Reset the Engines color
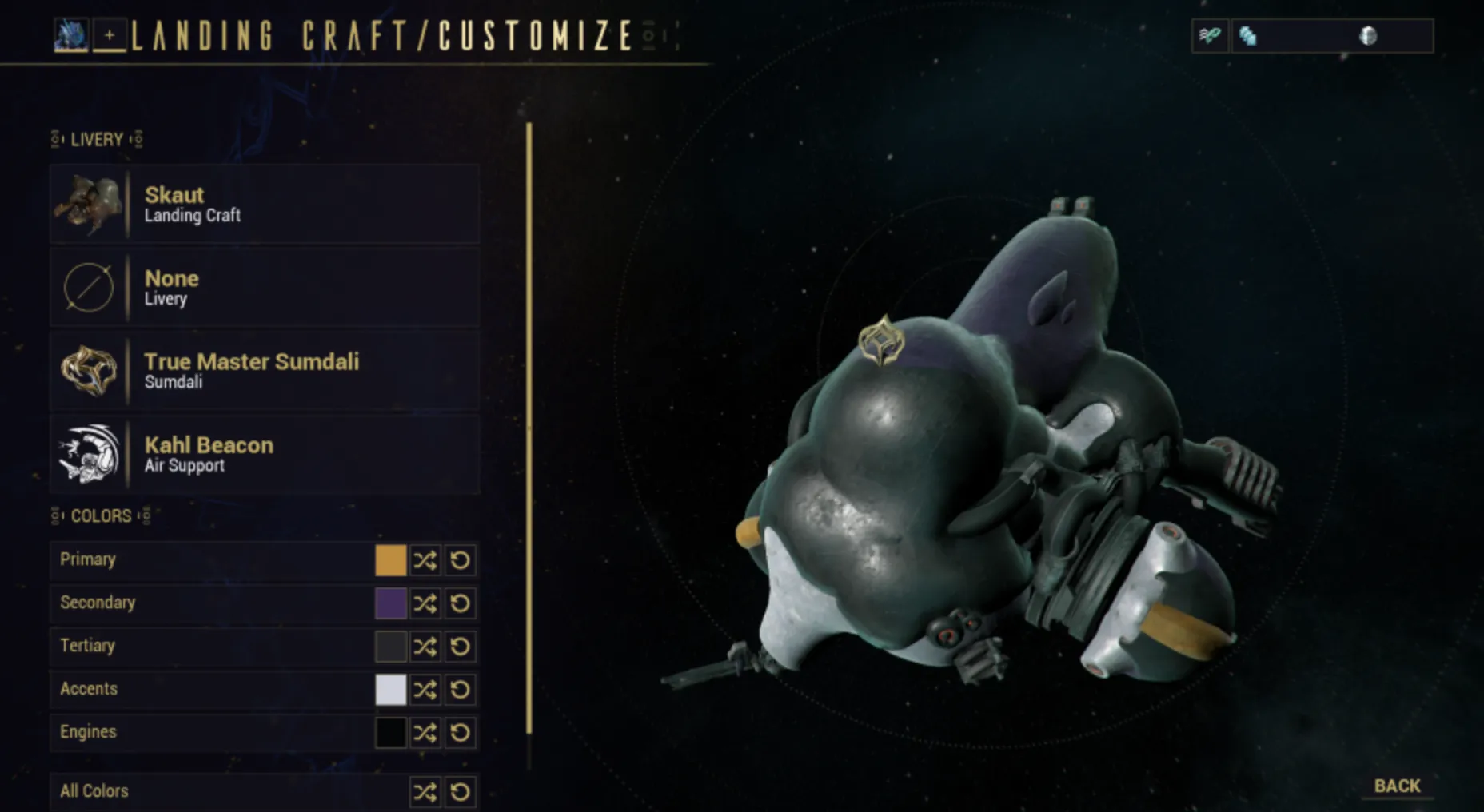 [461, 733]
